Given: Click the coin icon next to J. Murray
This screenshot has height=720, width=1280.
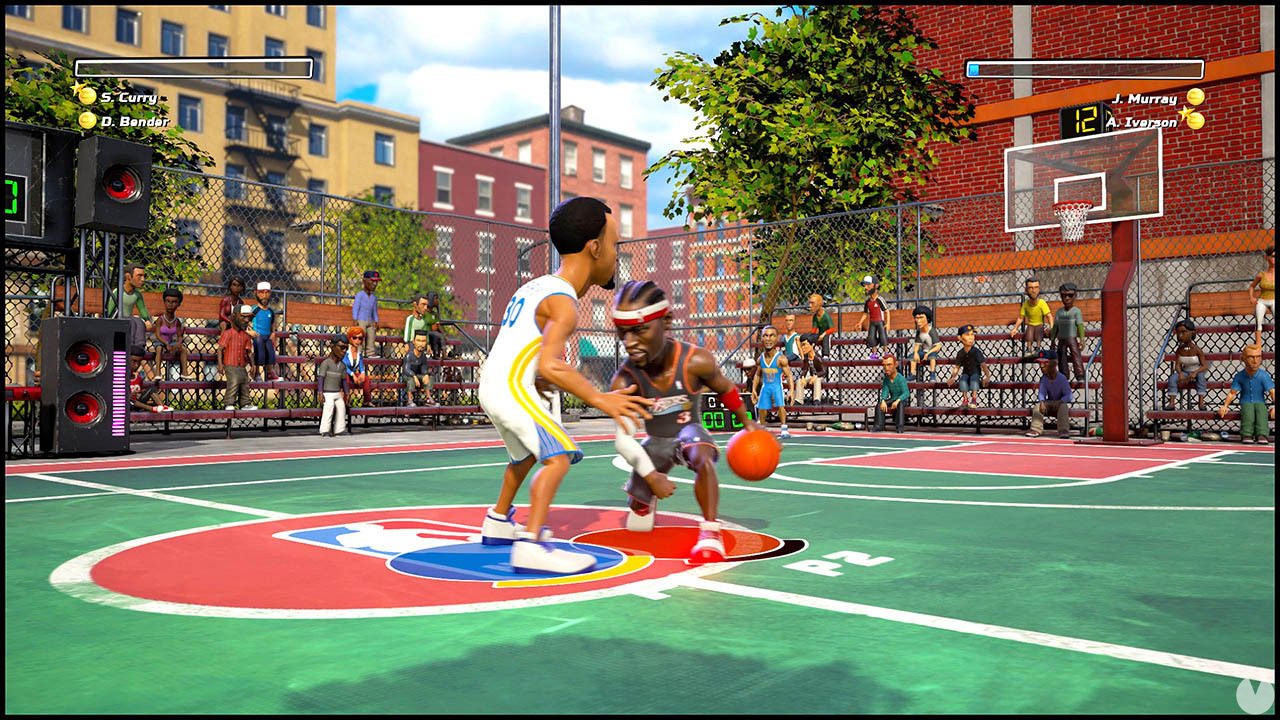Looking at the screenshot, I should pyautogui.click(x=1196, y=97).
